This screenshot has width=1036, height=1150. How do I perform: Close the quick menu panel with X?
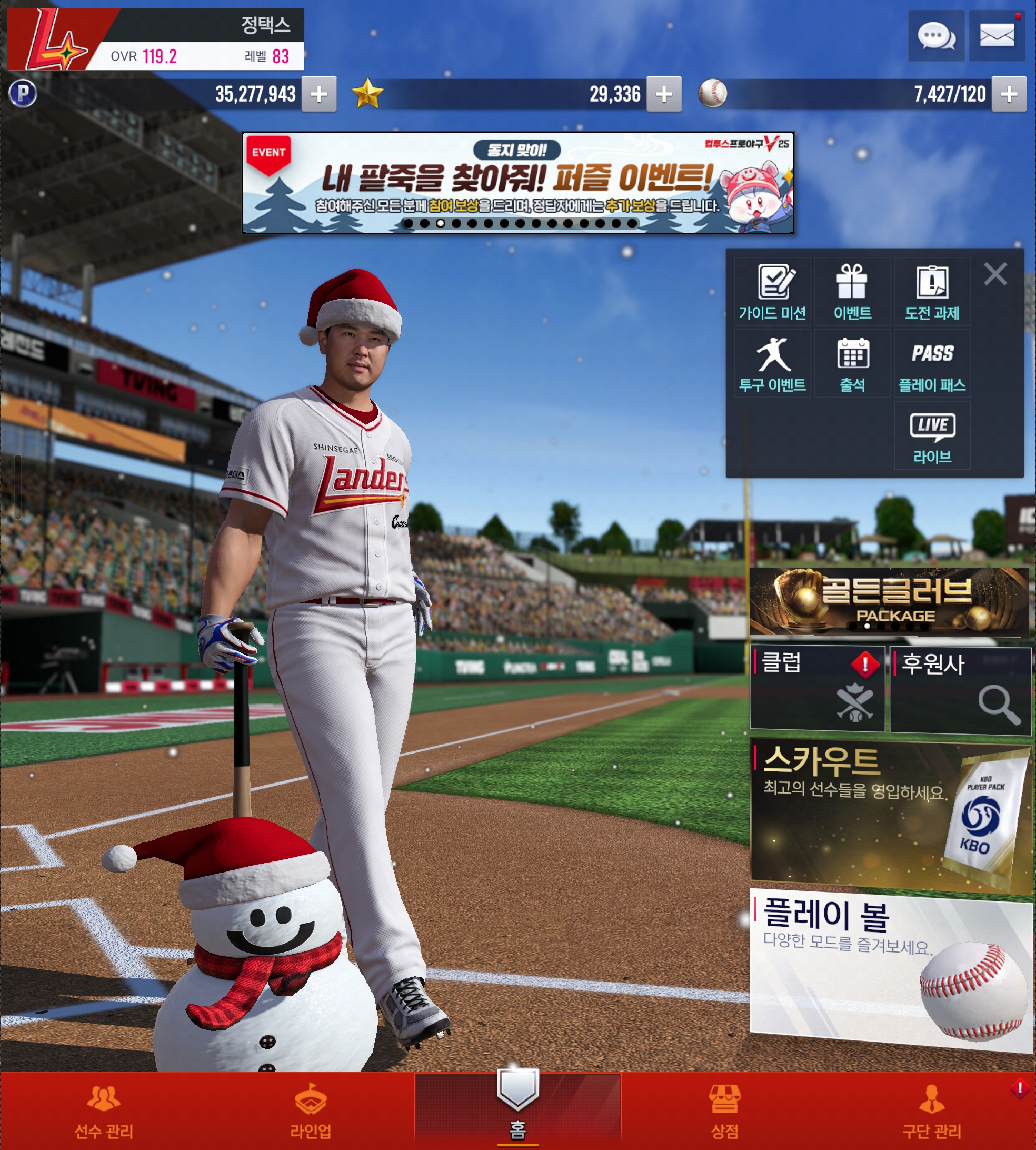pos(995,274)
